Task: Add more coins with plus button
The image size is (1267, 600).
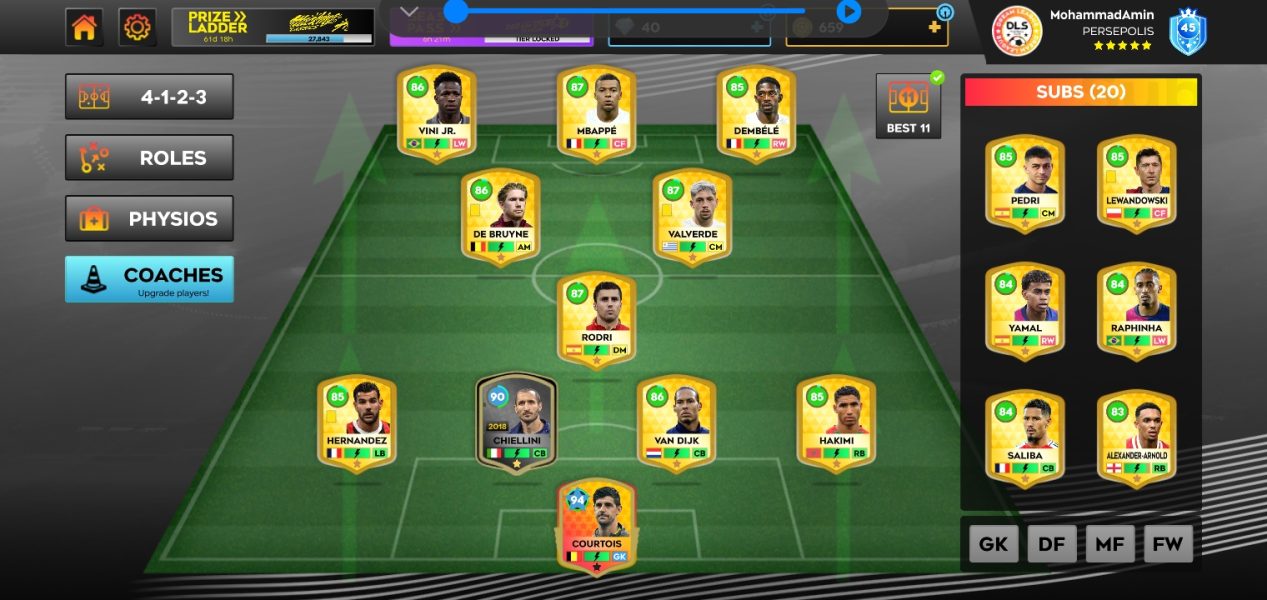Action: click(935, 27)
